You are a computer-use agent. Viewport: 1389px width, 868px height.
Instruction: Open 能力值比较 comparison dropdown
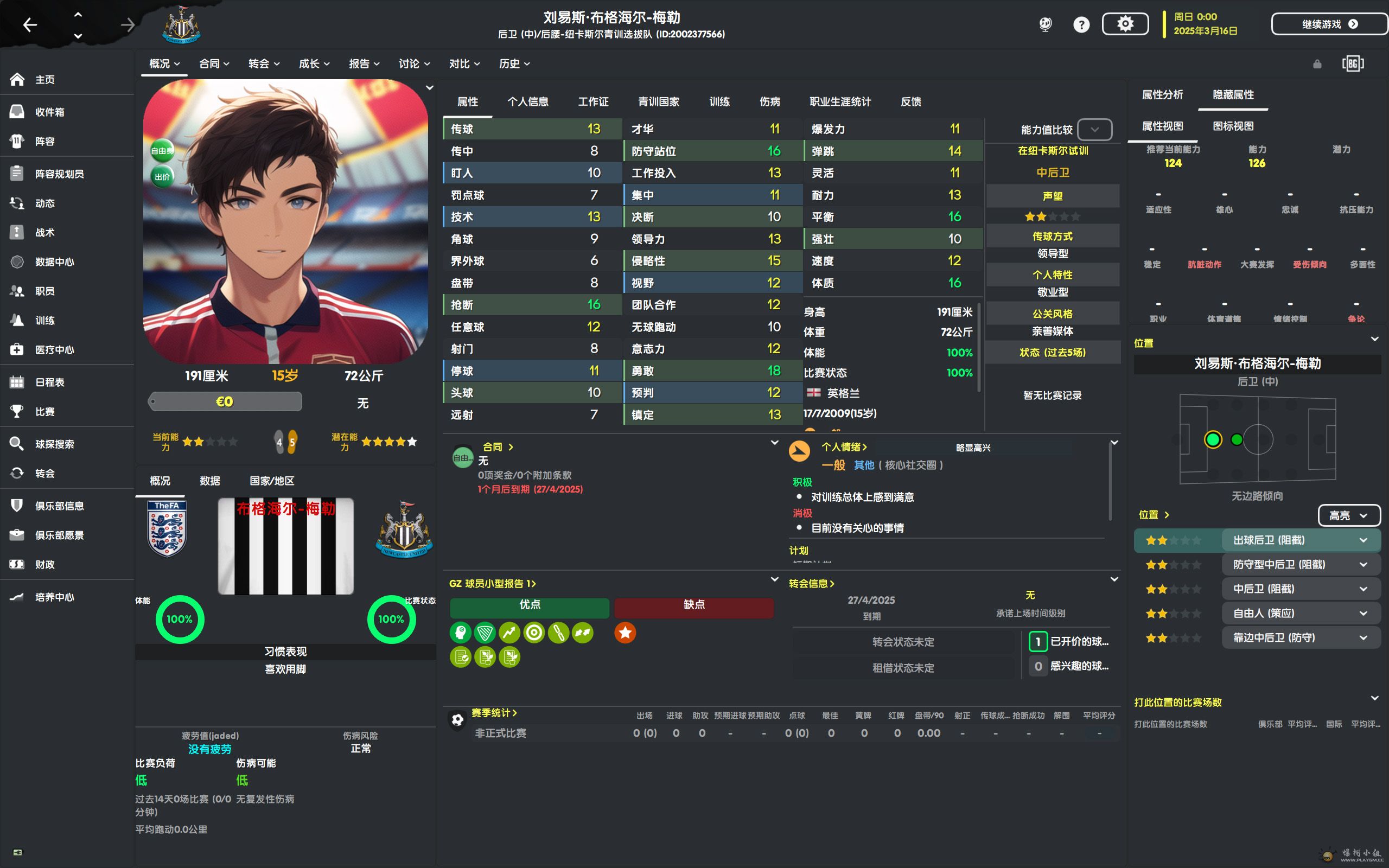pyautogui.click(x=1094, y=130)
